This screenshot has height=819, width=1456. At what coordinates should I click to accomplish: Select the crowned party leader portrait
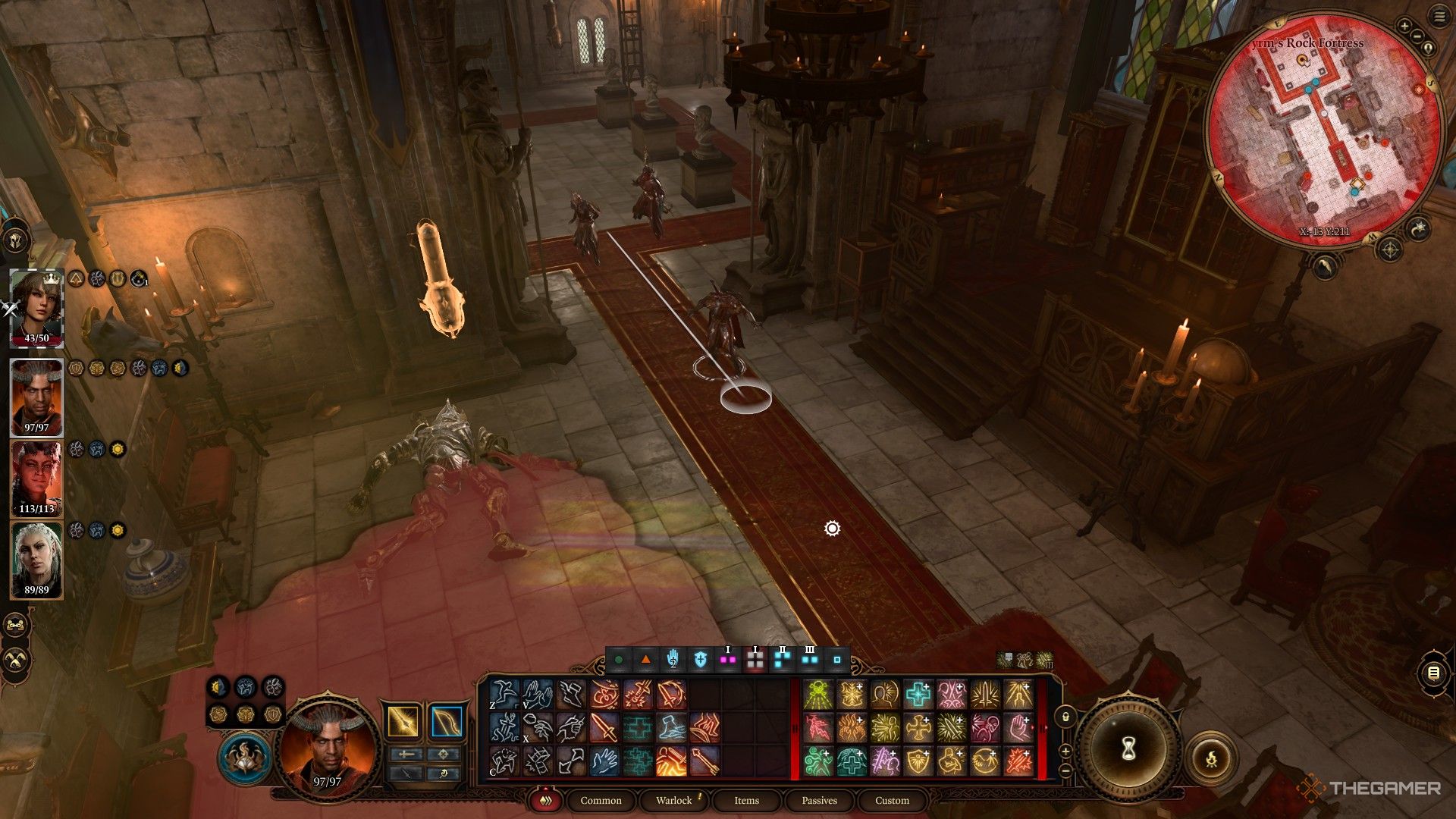[x=36, y=305]
